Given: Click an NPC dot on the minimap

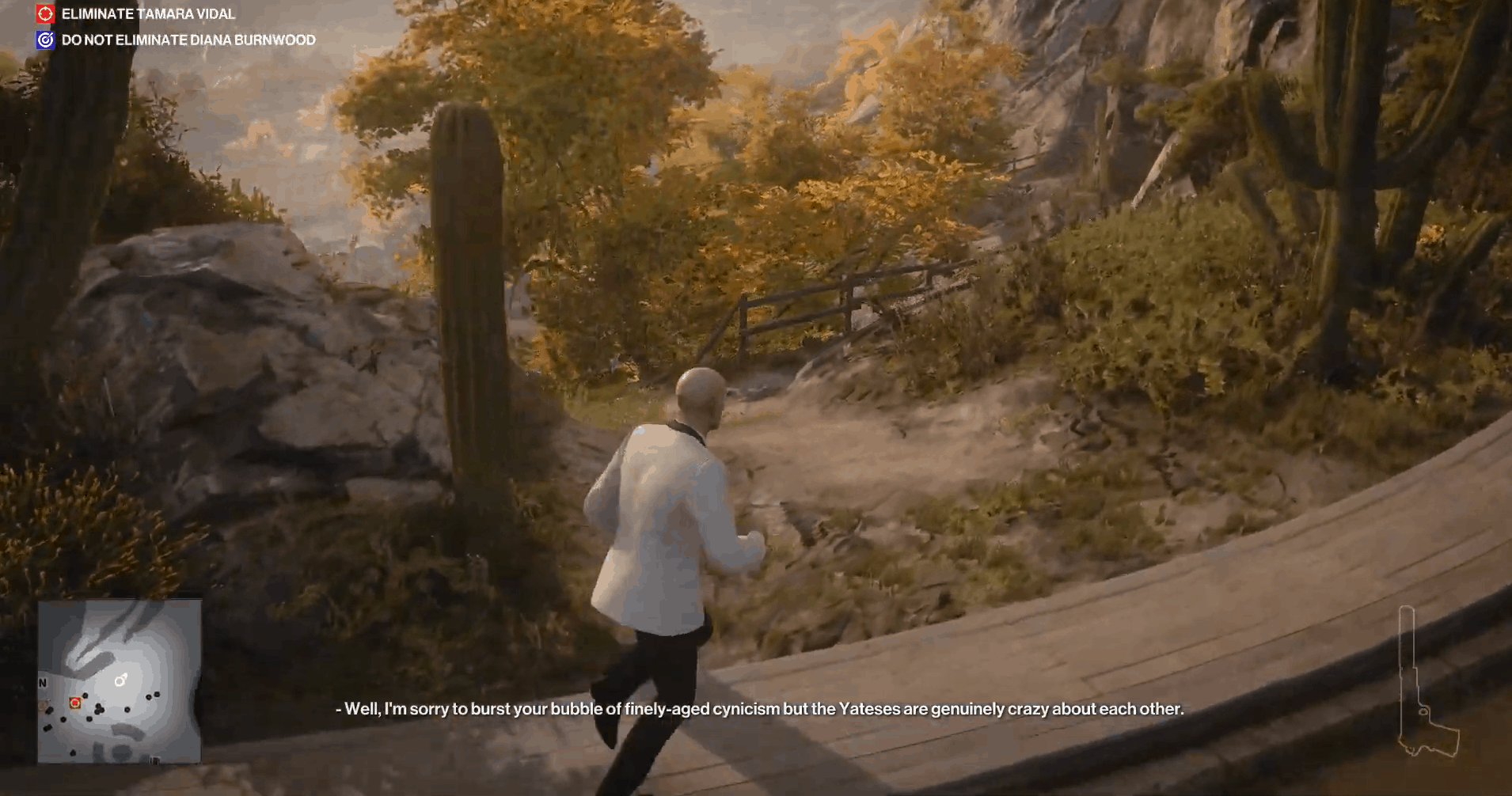Looking at the screenshot, I should click(127, 709).
